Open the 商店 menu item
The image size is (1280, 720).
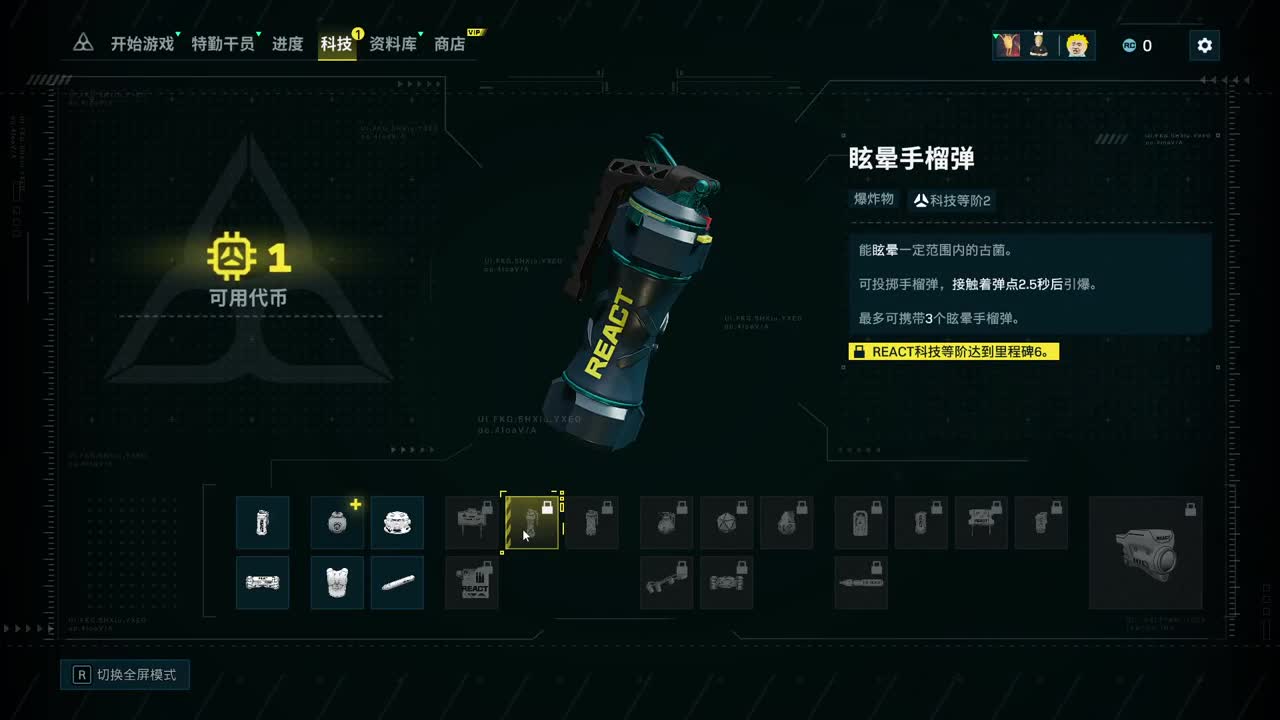pyautogui.click(x=448, y=44)
